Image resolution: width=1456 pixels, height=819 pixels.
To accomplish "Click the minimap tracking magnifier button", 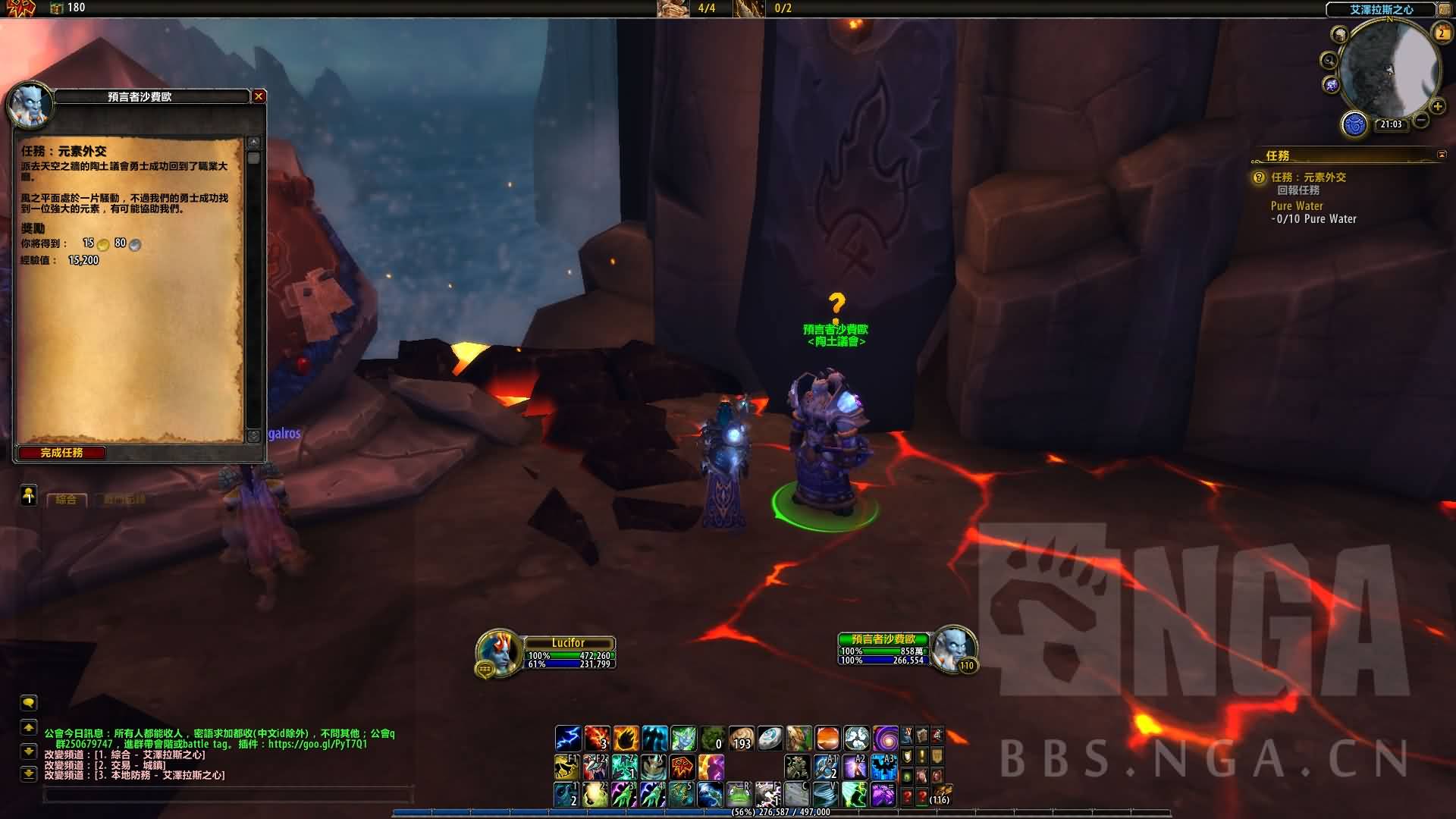I will click(x=1329, y=61).
